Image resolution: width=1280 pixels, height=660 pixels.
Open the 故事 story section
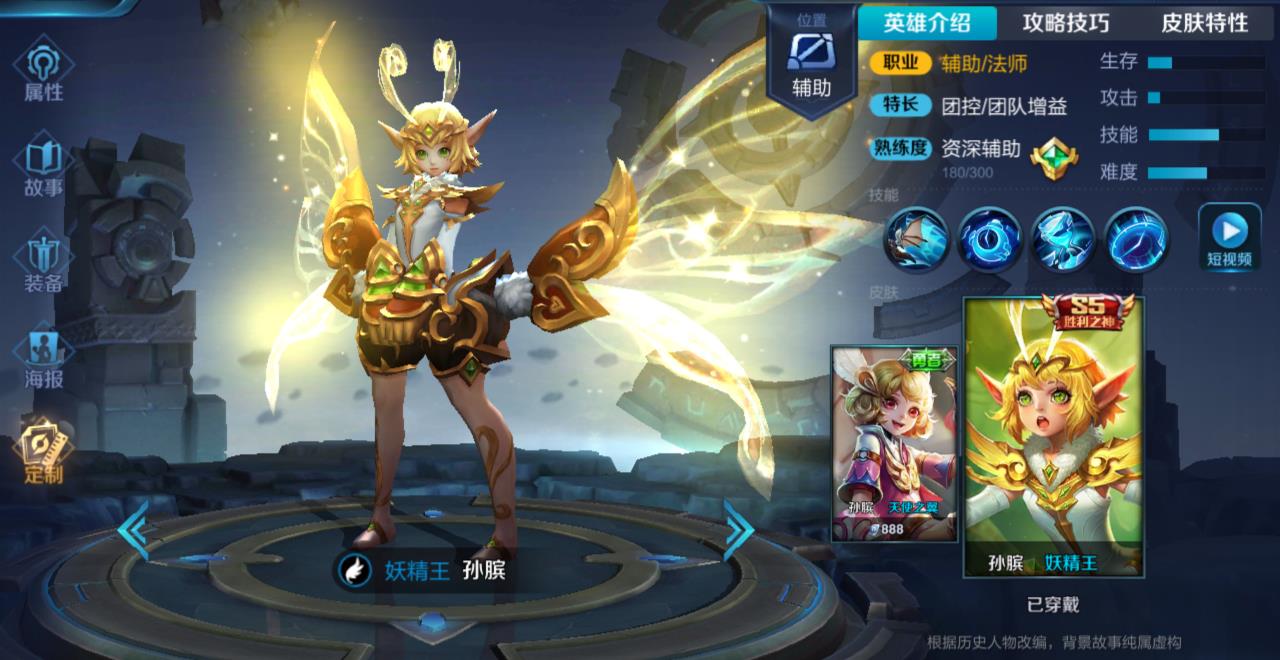click(x=43, y=167)
